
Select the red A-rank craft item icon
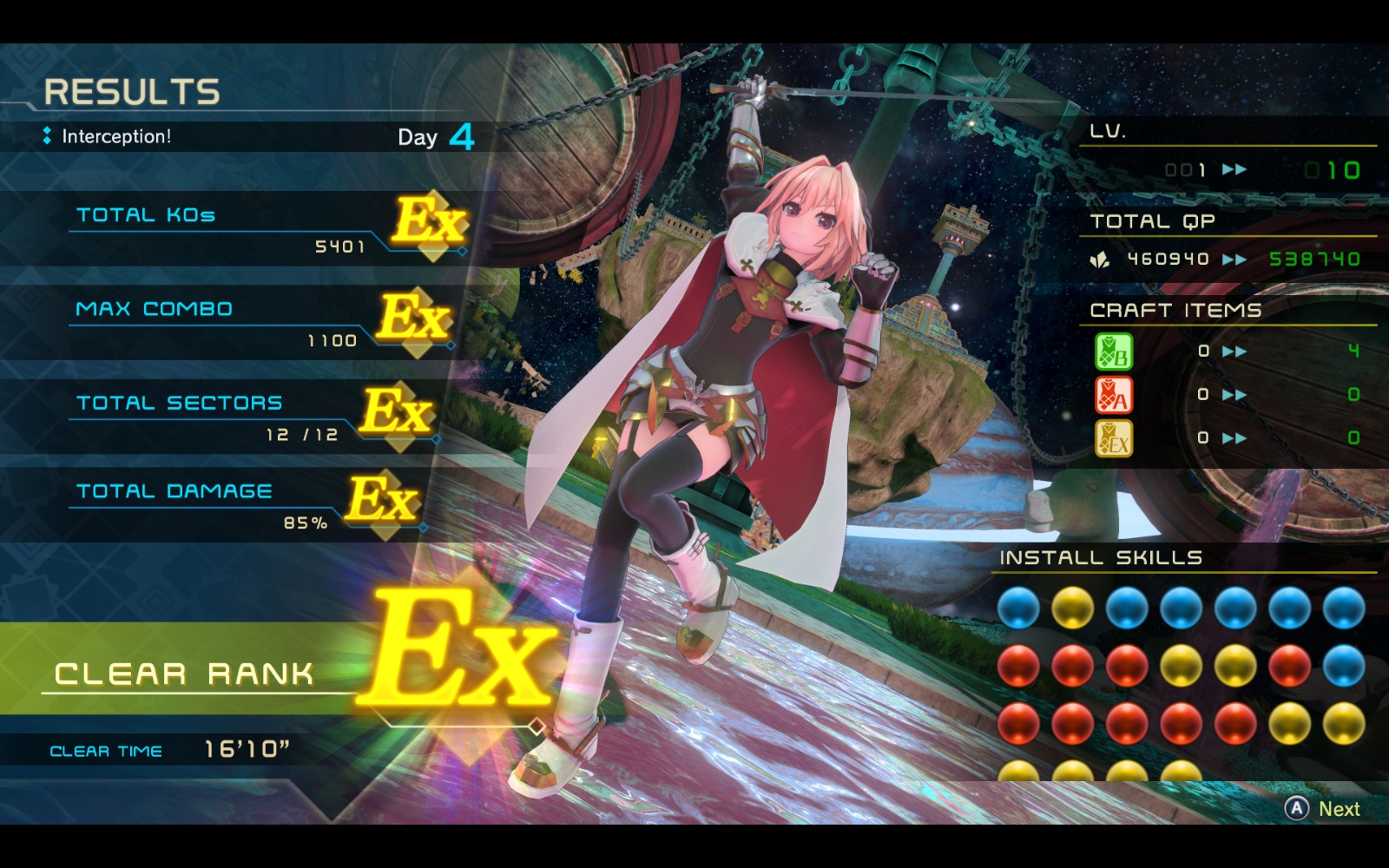coord(1113,395)
